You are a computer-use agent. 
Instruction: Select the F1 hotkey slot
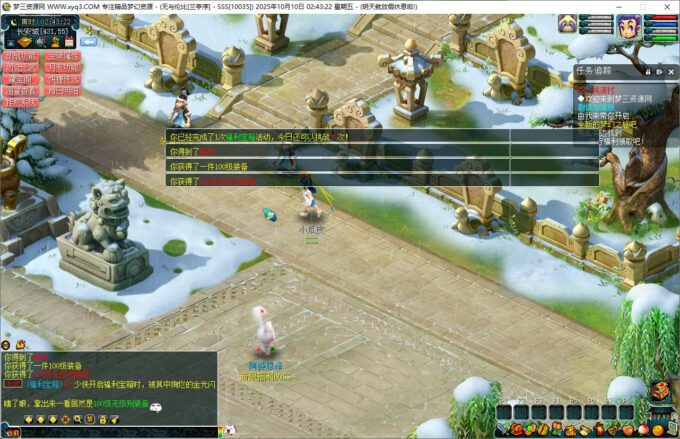click(503, 412)
